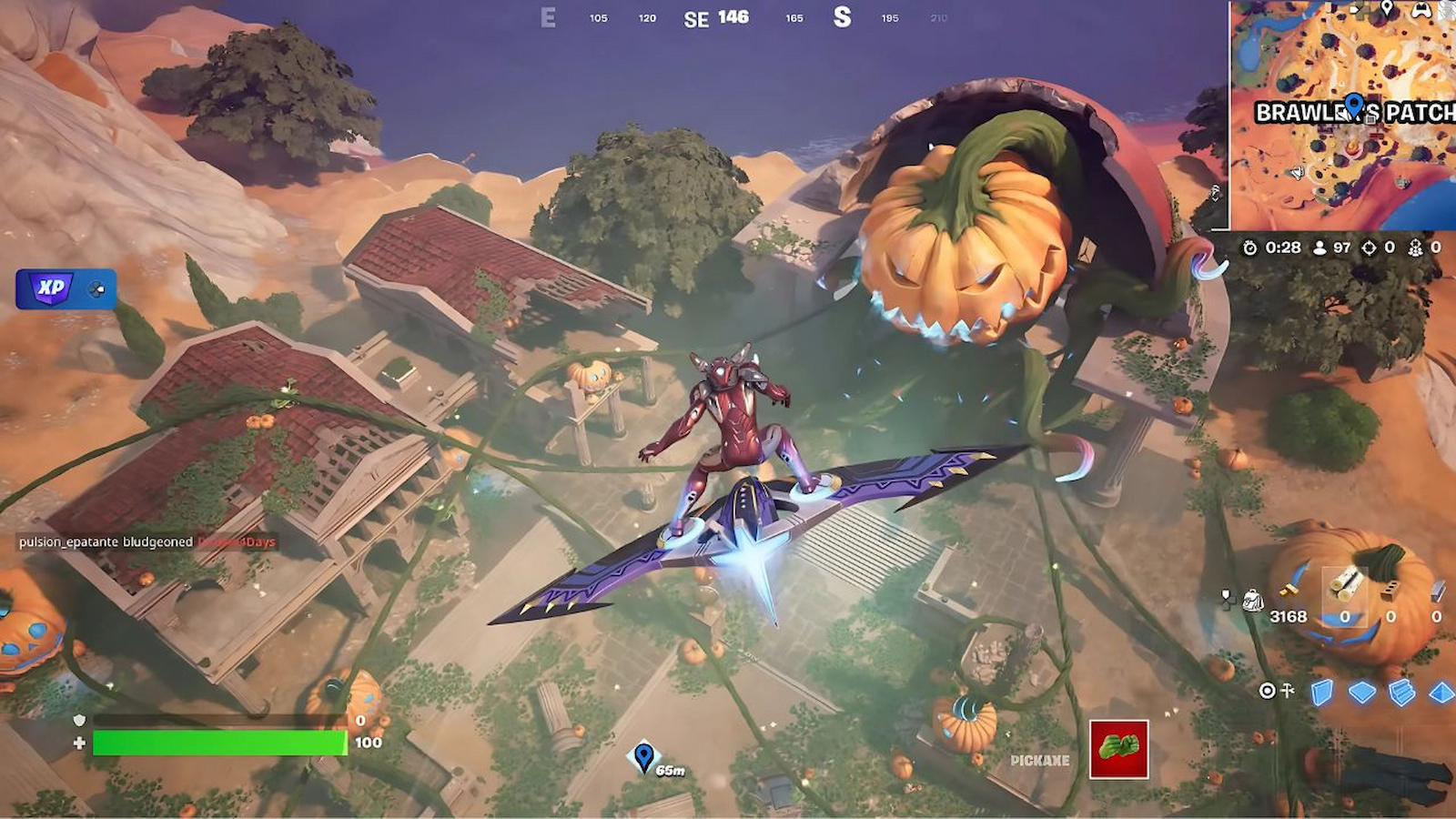Select the wall build piece icon
Image resolution: width=1456 pixels, height=819 pixels.
point(1321,692)
